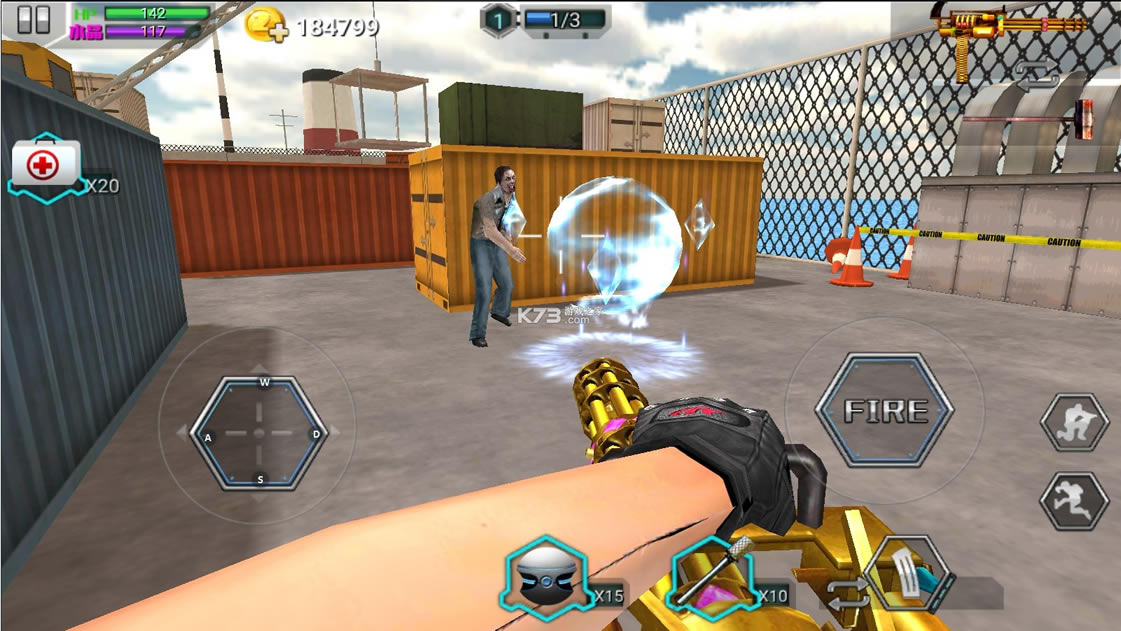Pause the game
1121x631 pixels.
(33, 21)
